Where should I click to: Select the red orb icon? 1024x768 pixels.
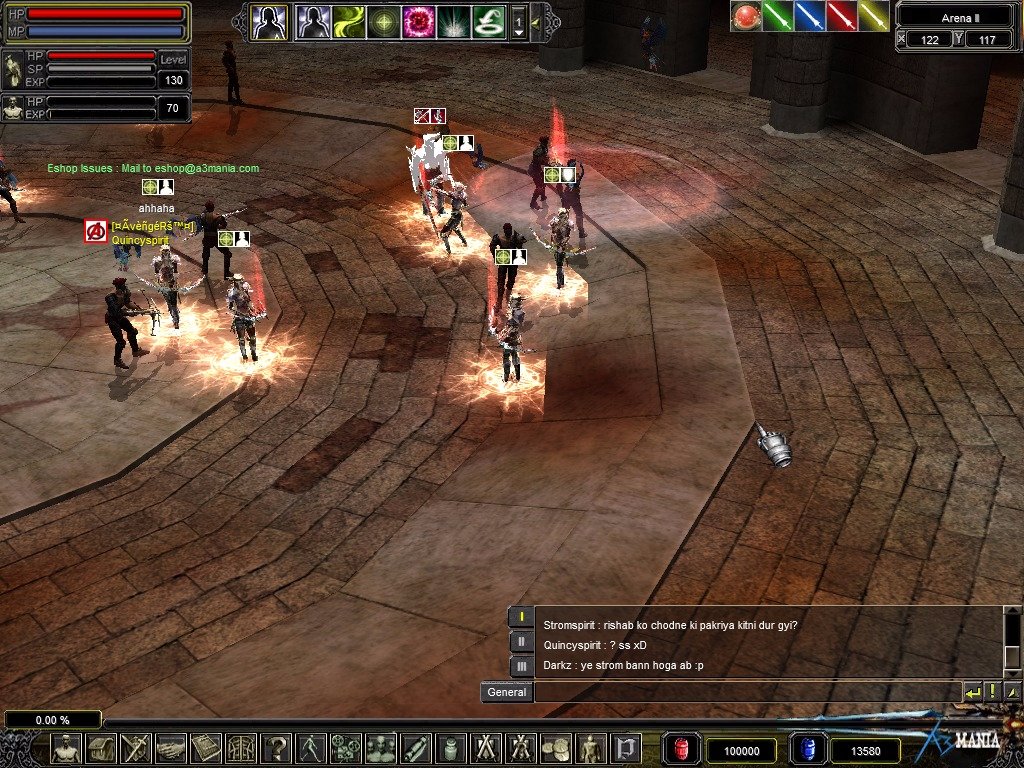click(x=745, y=16)
